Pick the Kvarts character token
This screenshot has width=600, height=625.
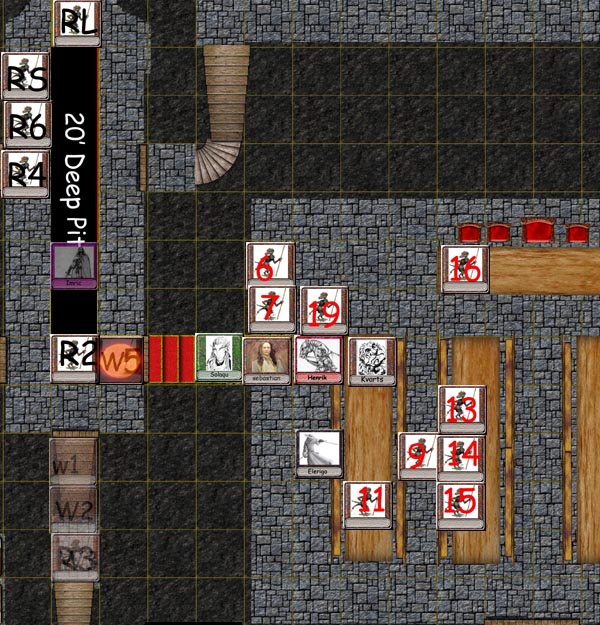pos(372,361)
